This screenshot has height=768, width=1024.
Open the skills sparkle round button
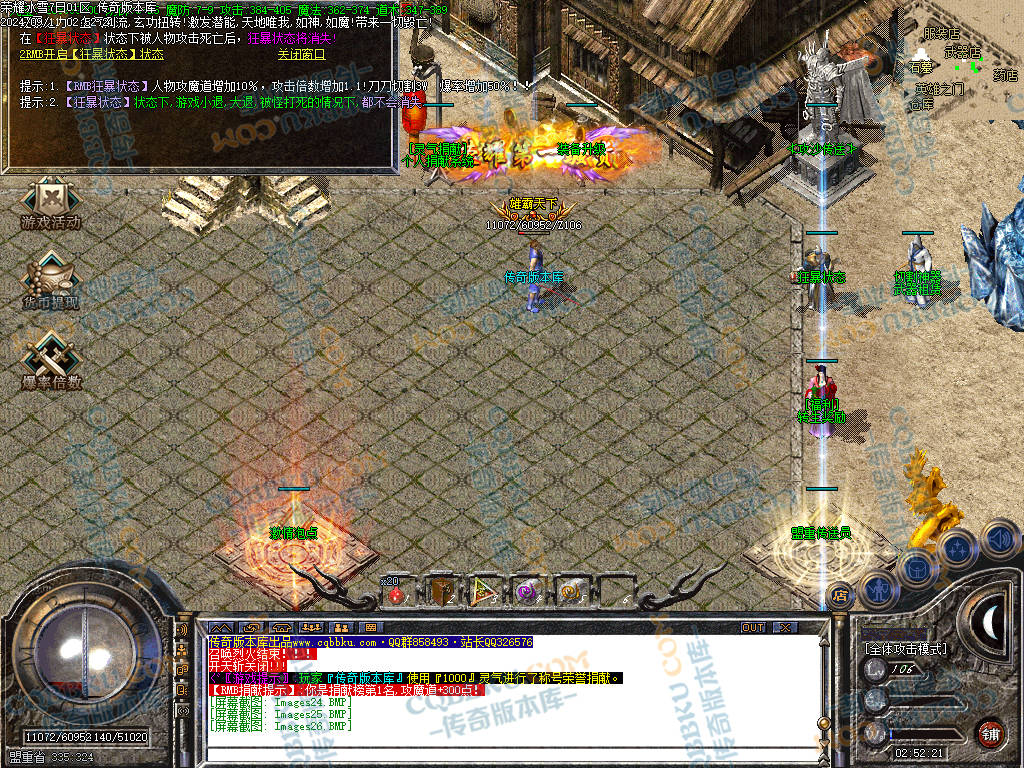[x=957, y=548]
